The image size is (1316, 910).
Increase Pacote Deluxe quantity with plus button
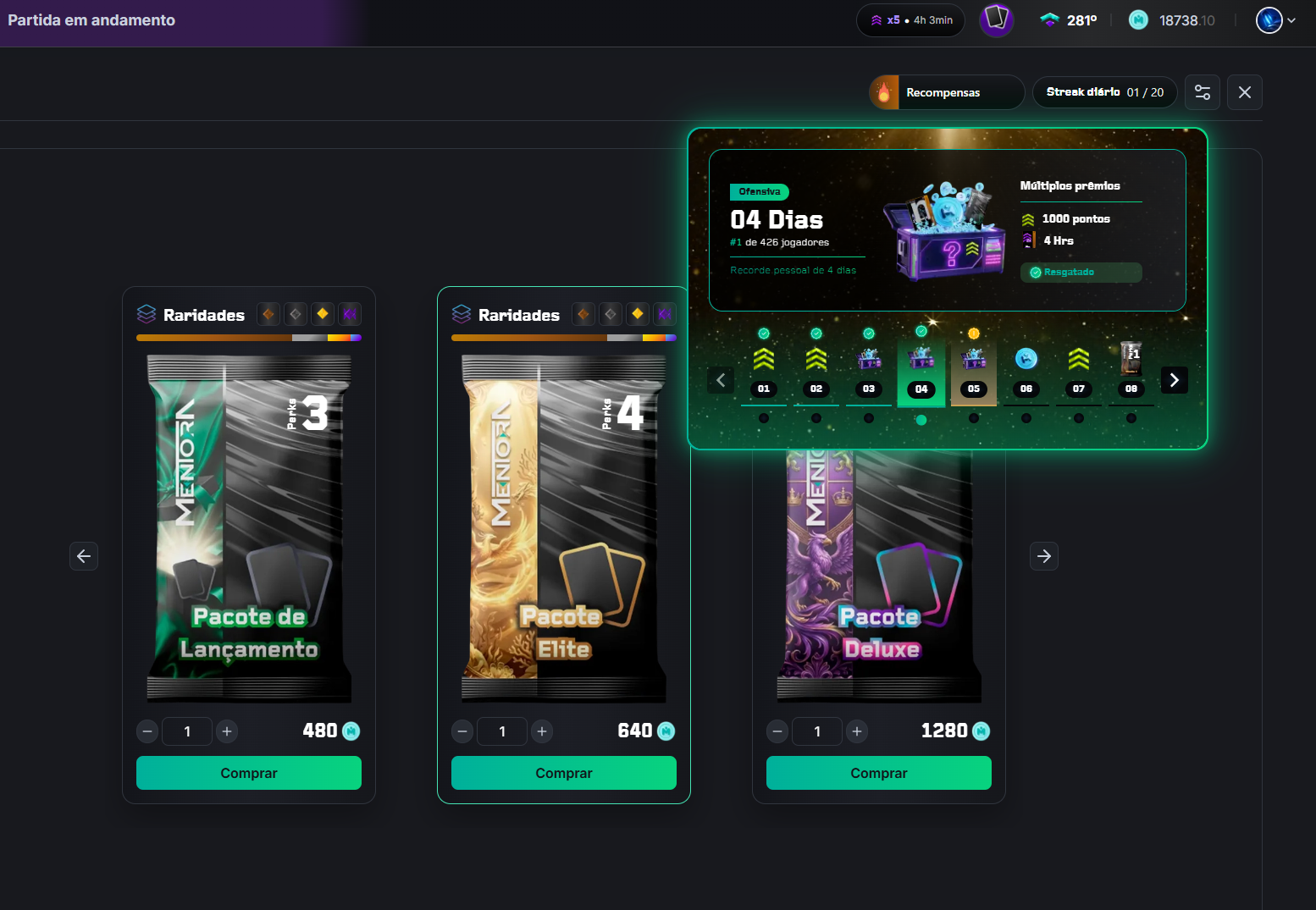click(x=857, y=731)
